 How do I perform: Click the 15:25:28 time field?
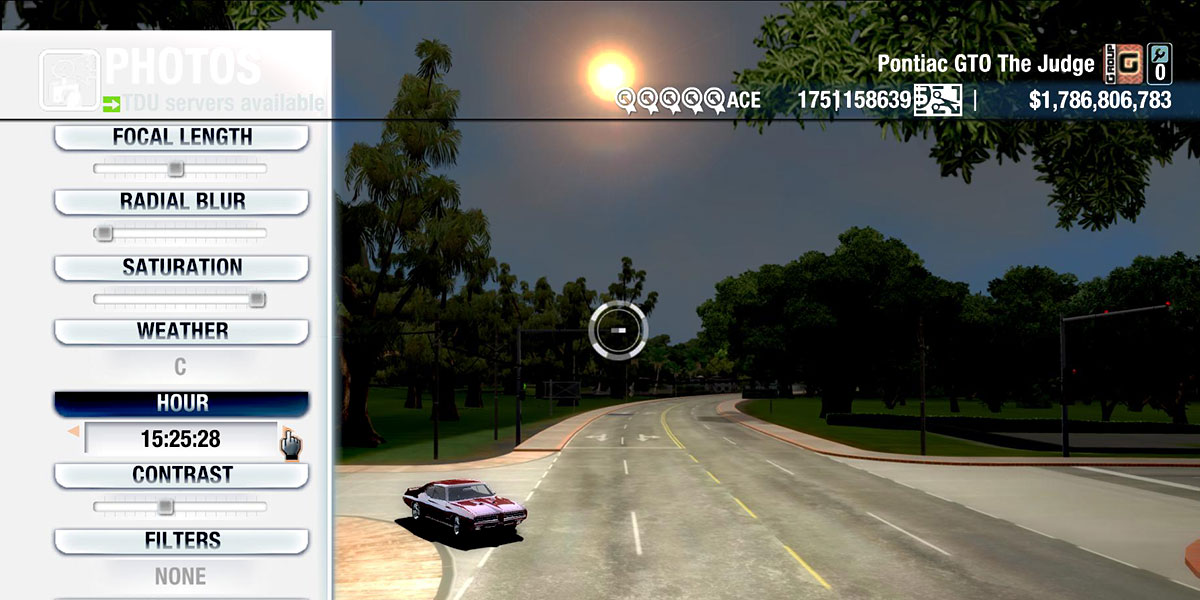(x=180, y=439)
